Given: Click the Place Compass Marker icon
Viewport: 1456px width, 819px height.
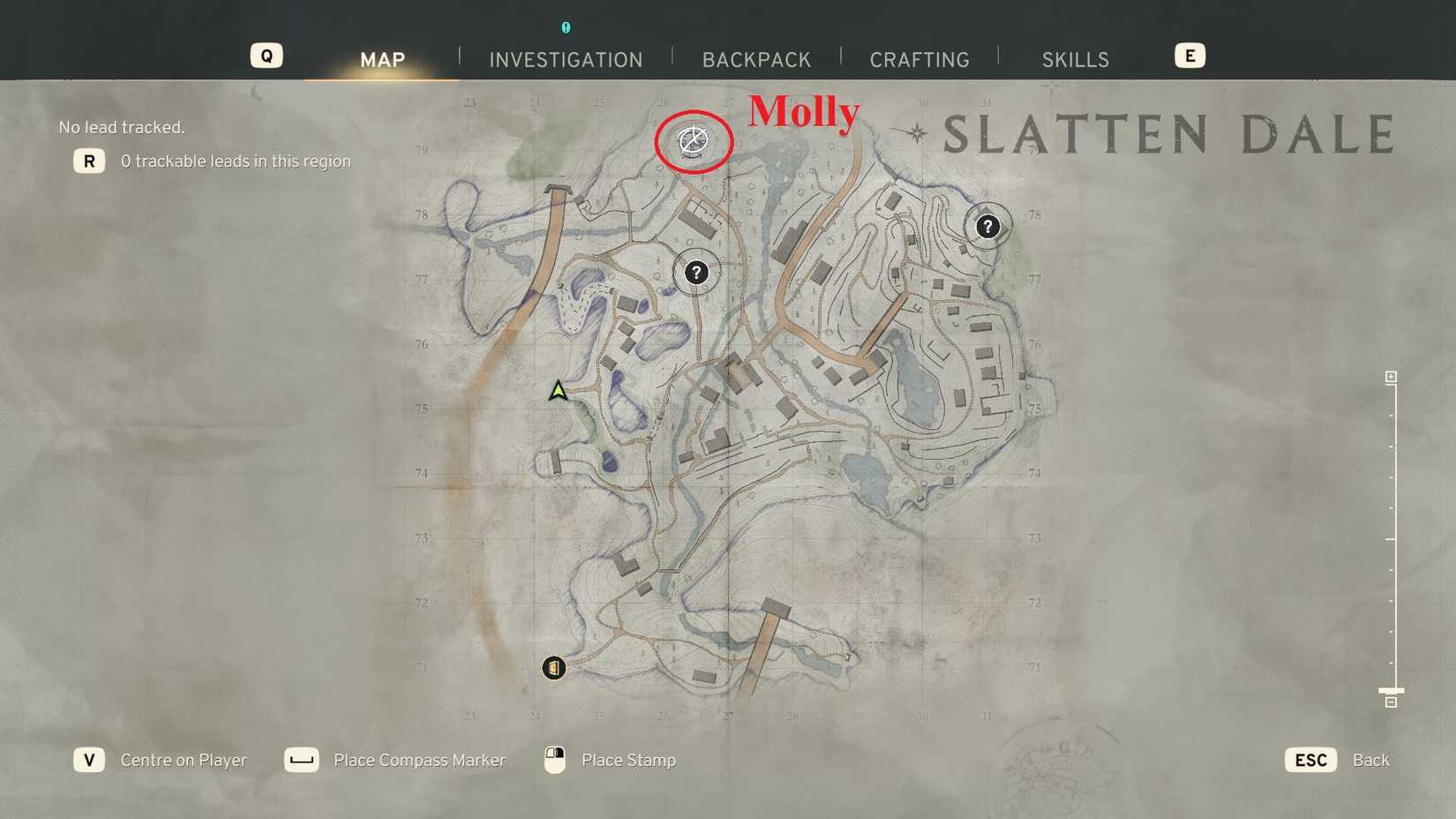Looking at the screenshot, I should tap(302, 760).
